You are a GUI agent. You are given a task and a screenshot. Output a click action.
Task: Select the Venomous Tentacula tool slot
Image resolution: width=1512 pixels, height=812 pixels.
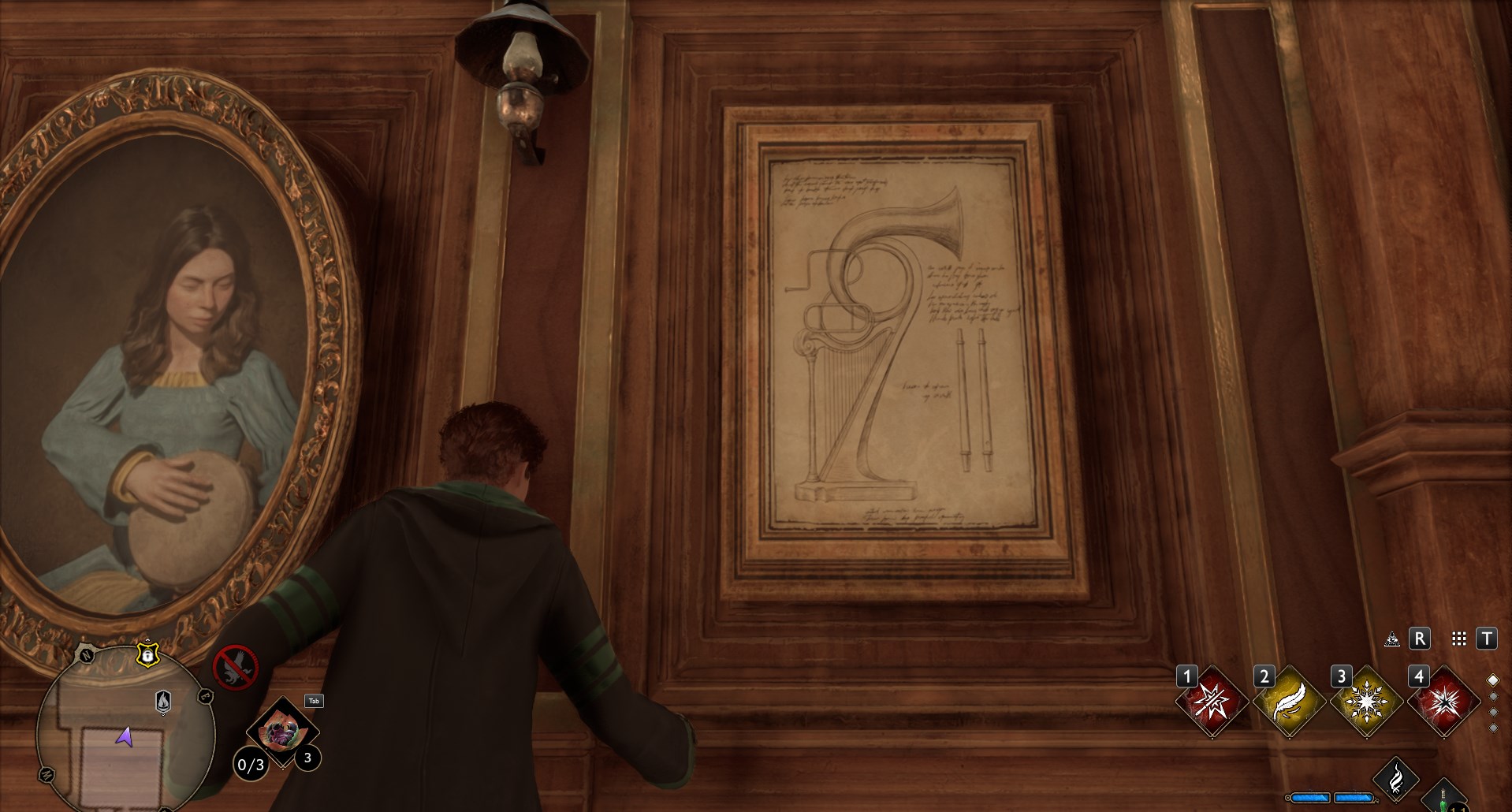(281, 733)
